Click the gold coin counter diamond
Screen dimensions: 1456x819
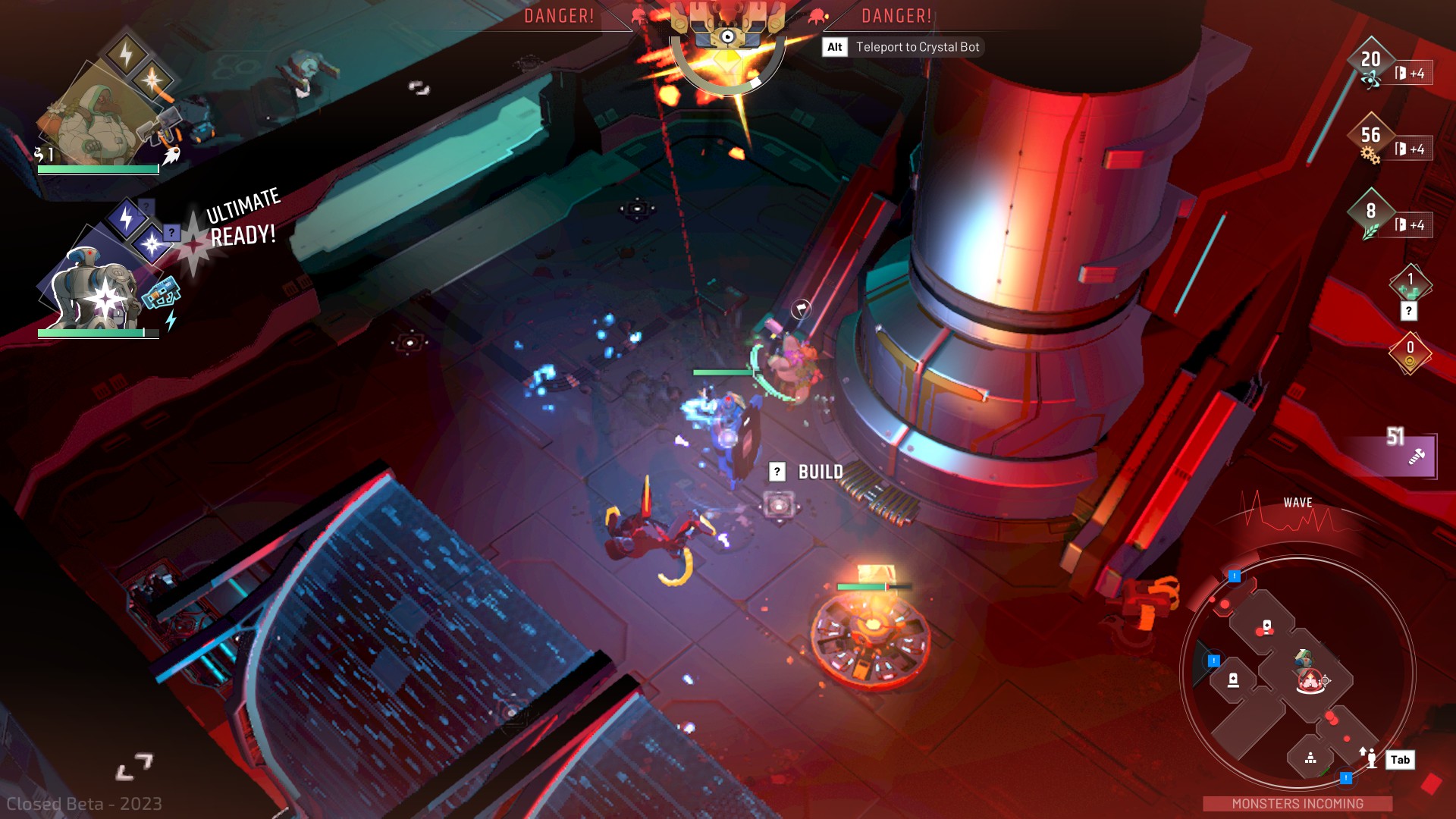1410,352
